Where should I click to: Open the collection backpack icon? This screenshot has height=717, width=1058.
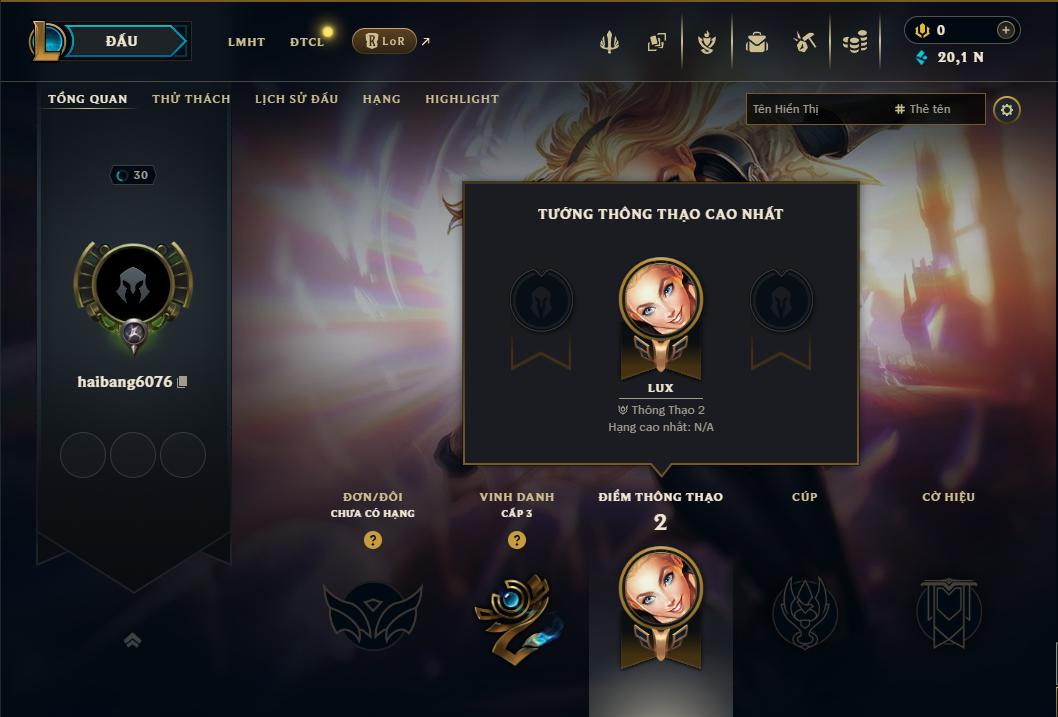756,42
